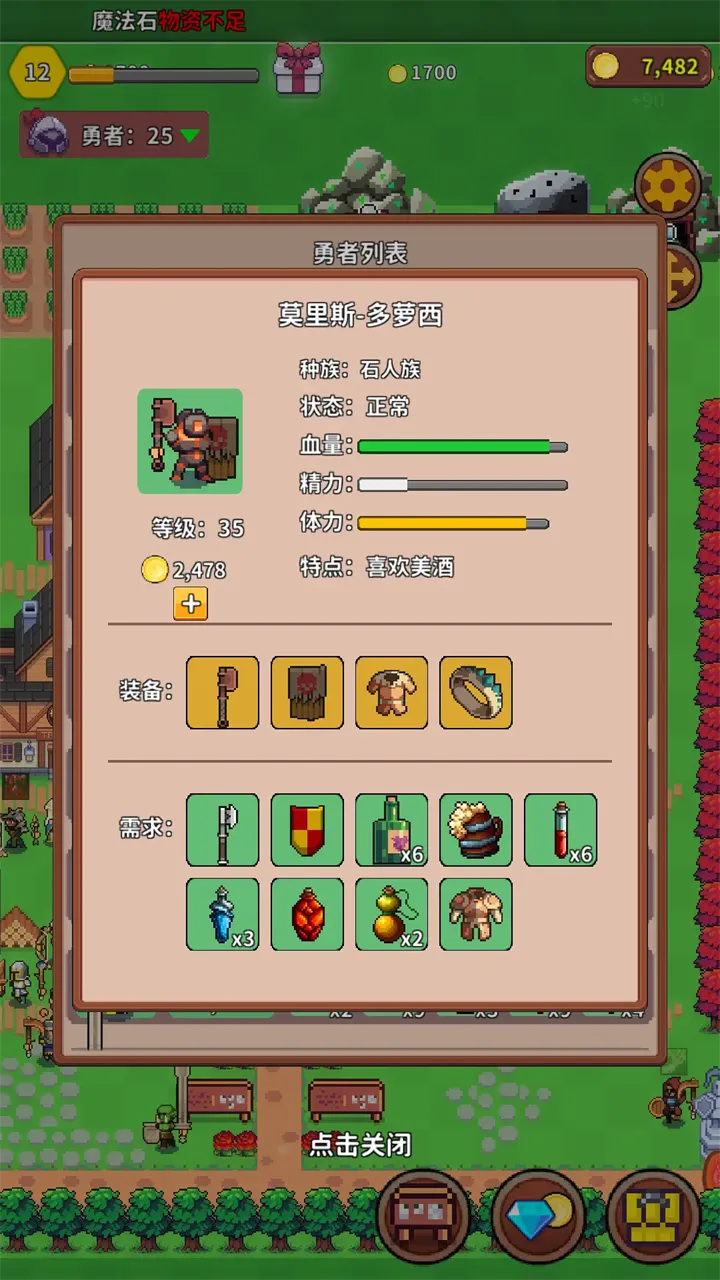The image size is (720, 1280).
Task: Select the equipped spiked ring slot
Action: tap(476, 692)
